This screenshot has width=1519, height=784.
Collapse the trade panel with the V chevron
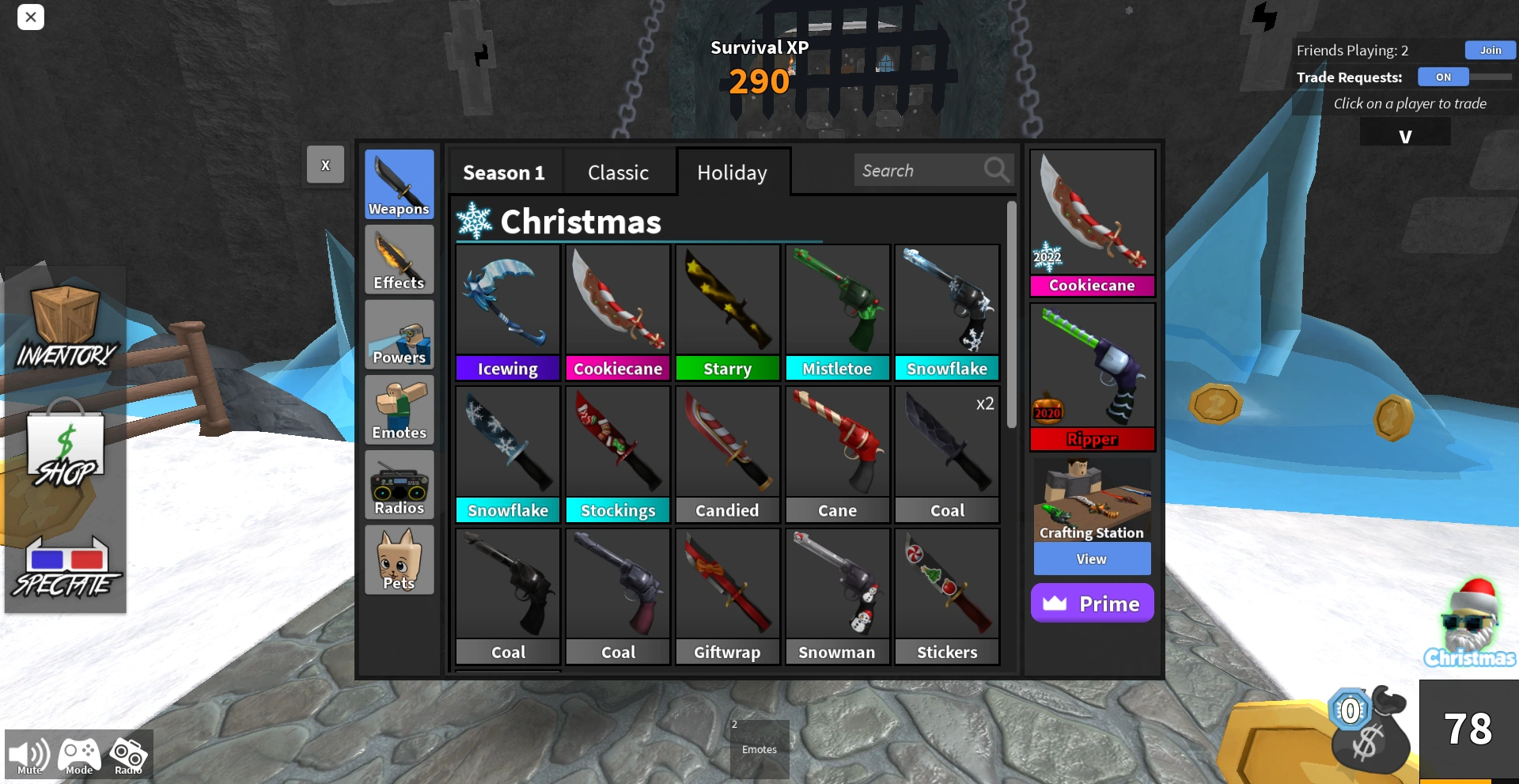coord(1405,134)
